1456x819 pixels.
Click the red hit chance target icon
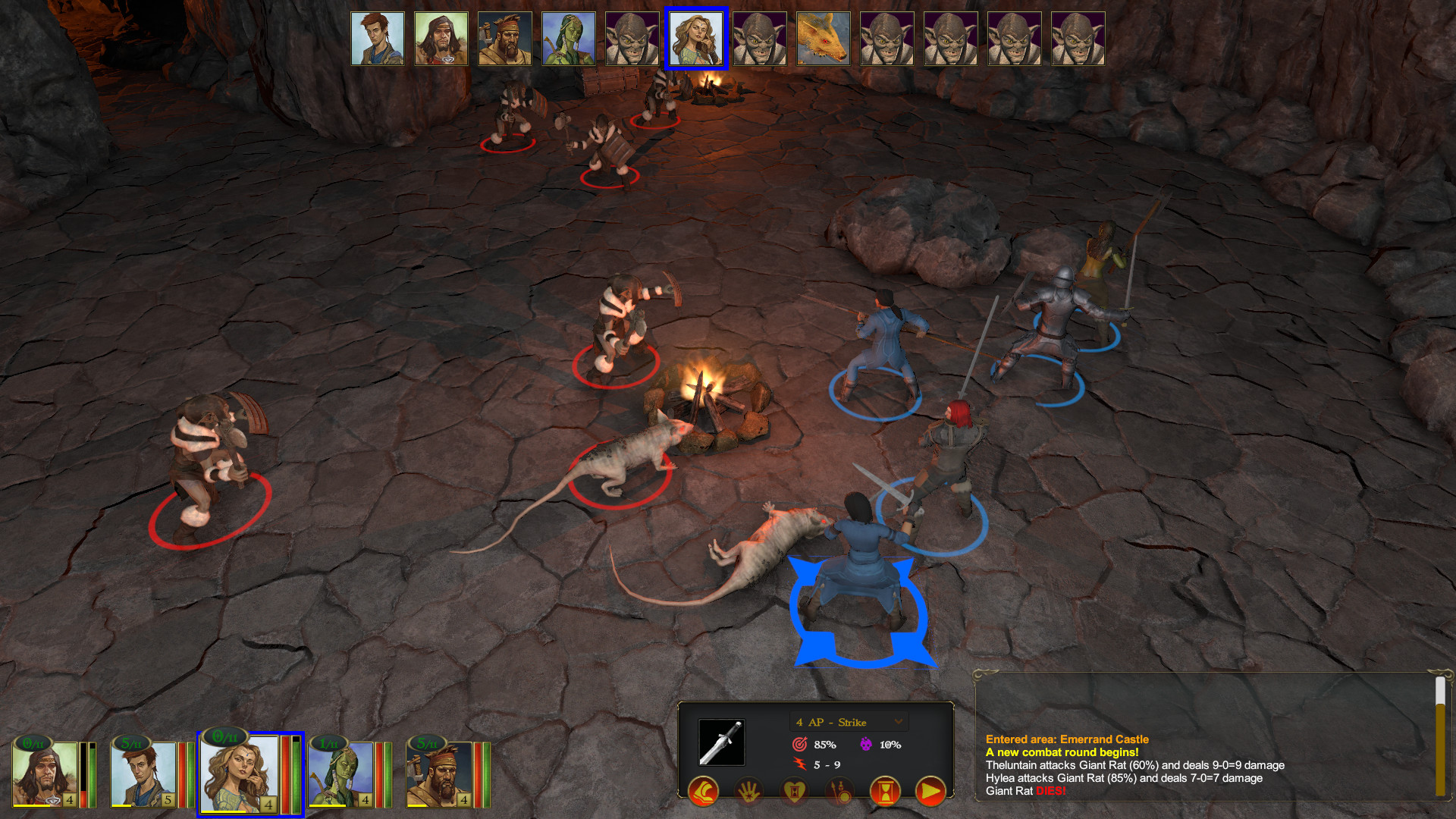pyautogui.click(x=801, y=744)
